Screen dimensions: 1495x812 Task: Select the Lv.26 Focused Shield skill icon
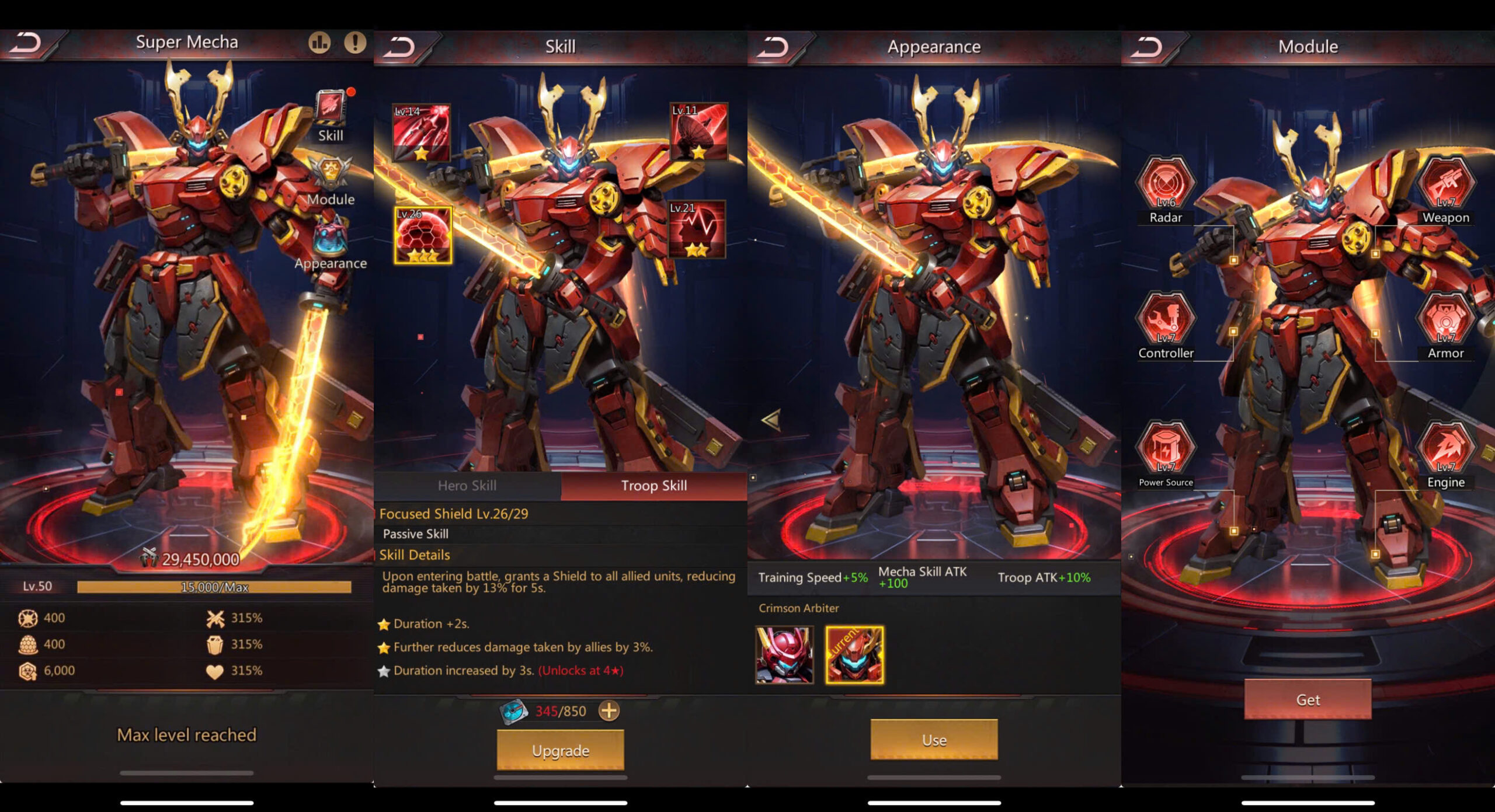(x=423, y=235)
